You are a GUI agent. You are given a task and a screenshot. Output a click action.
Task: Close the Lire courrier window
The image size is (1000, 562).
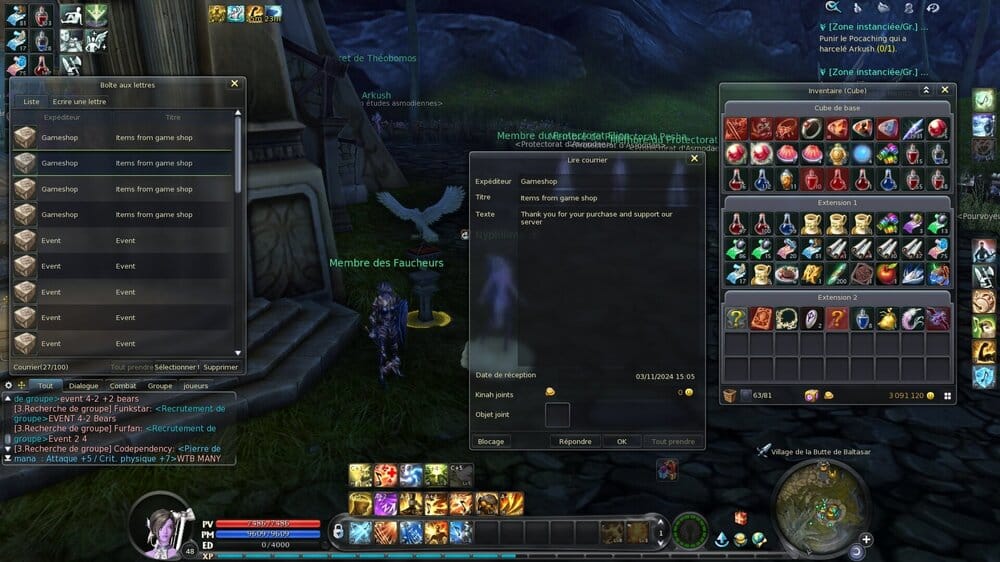tap(694, 159)
